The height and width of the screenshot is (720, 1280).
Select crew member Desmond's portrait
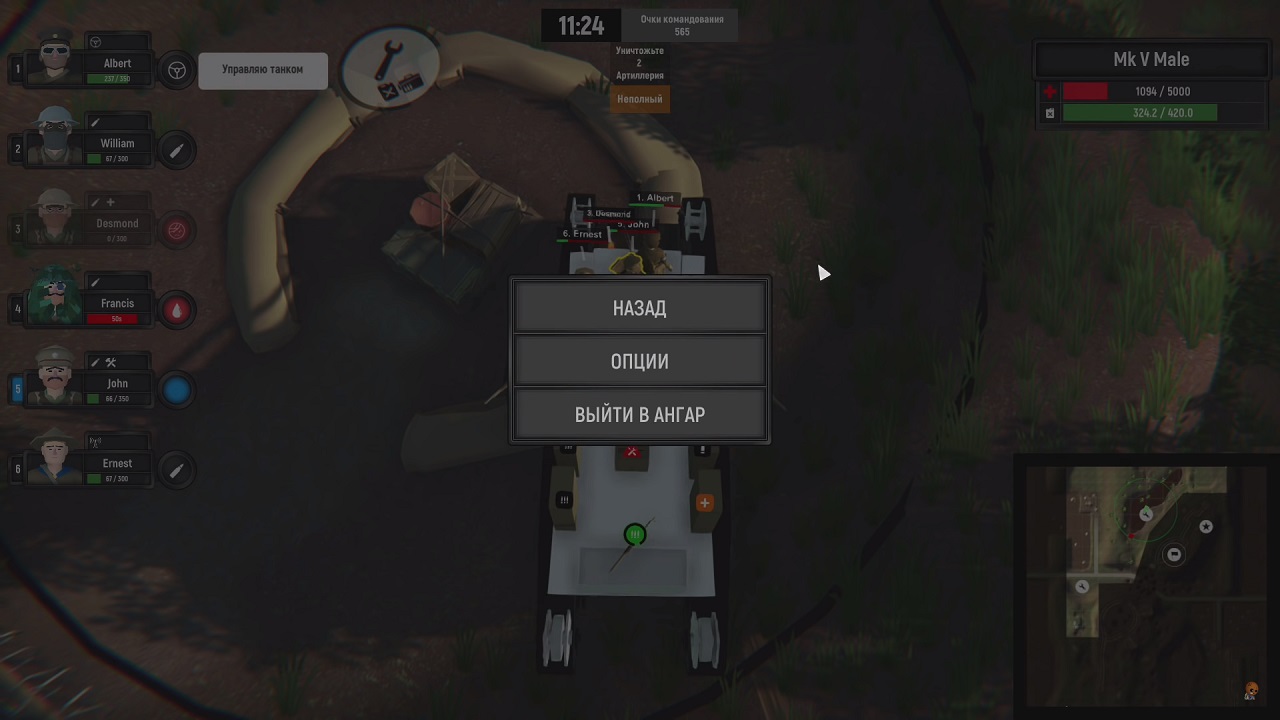point(54,221)
